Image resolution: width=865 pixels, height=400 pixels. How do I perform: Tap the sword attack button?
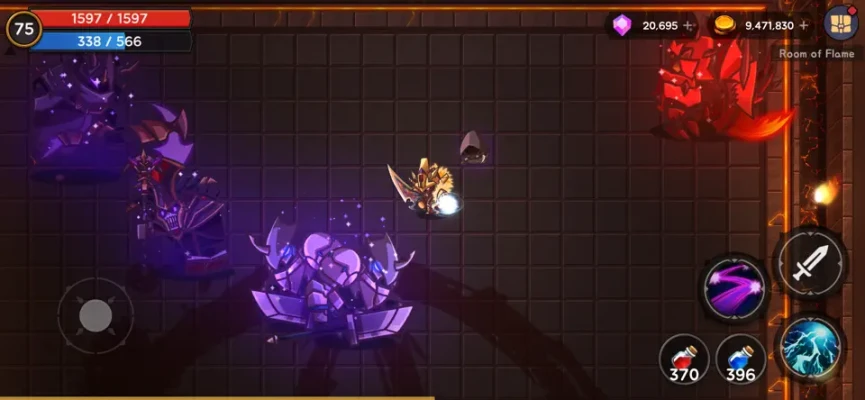pos(808,263)
